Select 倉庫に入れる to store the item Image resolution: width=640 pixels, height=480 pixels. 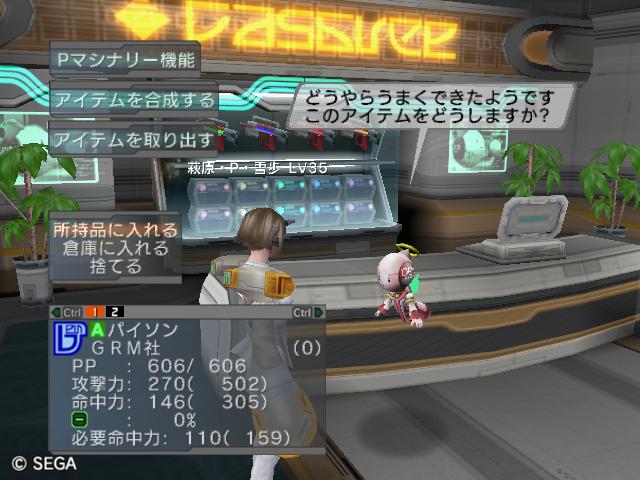(117, 249)
